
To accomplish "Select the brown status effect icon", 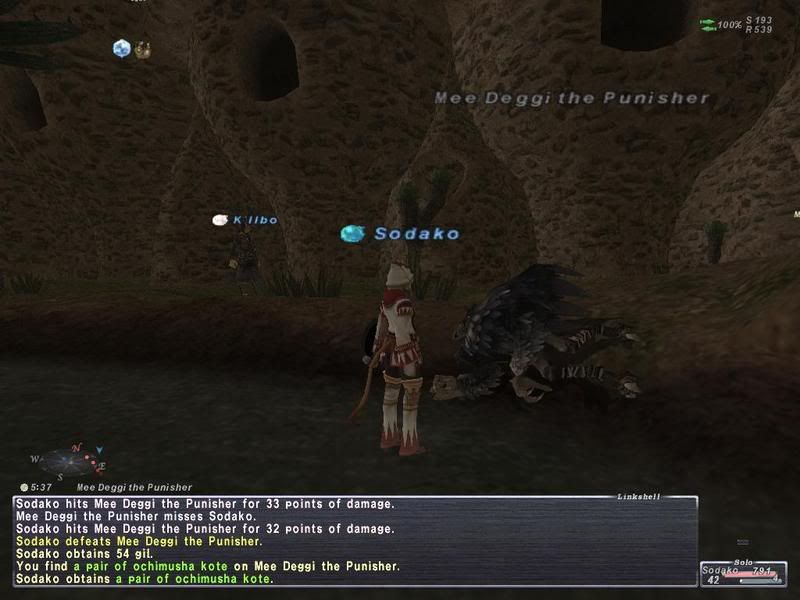I will [143, 47].
